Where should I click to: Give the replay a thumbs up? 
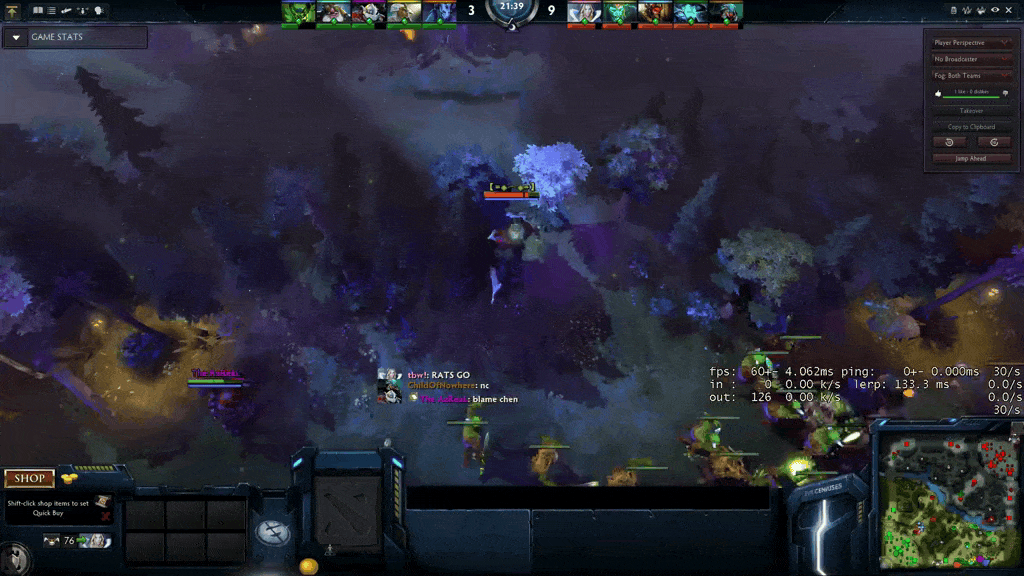tap(938, 93)
